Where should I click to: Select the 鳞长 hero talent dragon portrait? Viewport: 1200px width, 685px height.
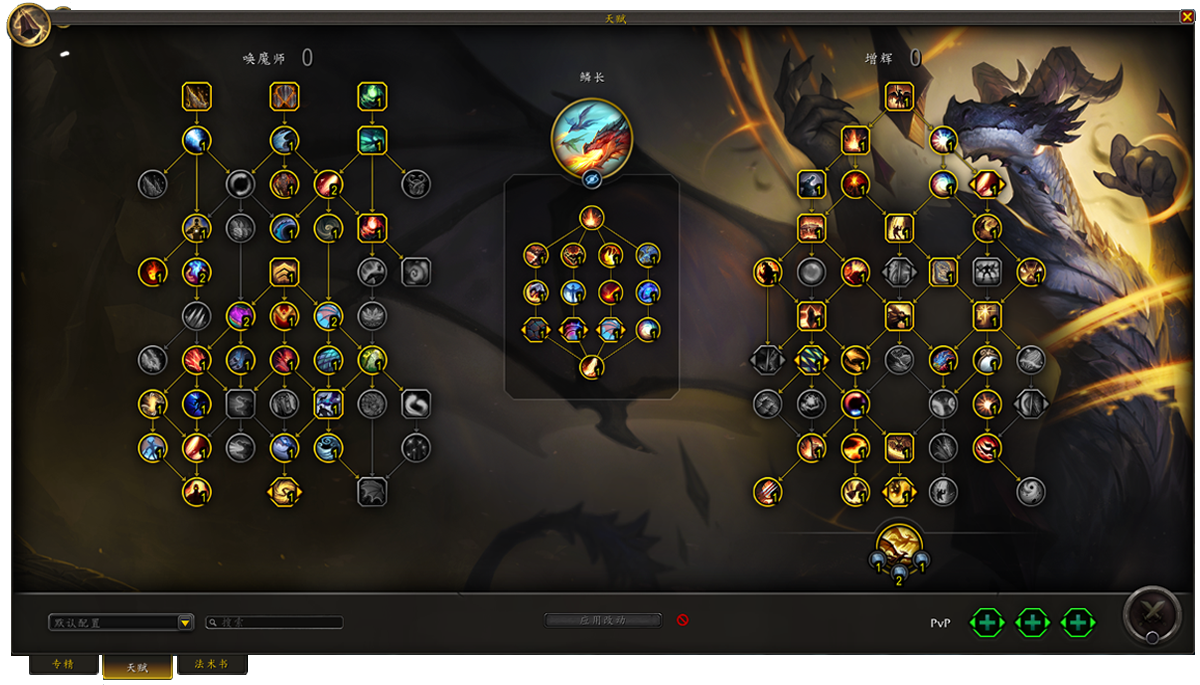(592, 134)
